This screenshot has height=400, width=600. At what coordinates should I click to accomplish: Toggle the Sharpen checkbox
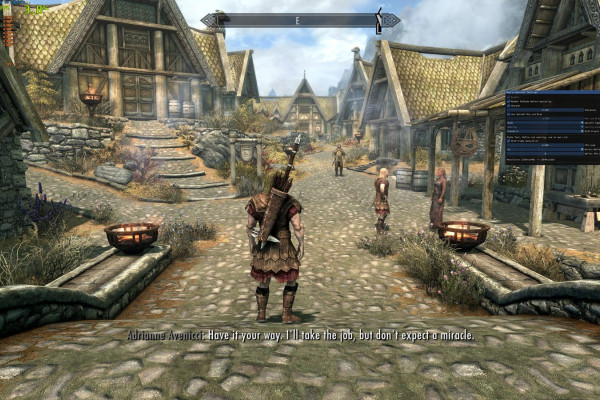tap(508, 105)
